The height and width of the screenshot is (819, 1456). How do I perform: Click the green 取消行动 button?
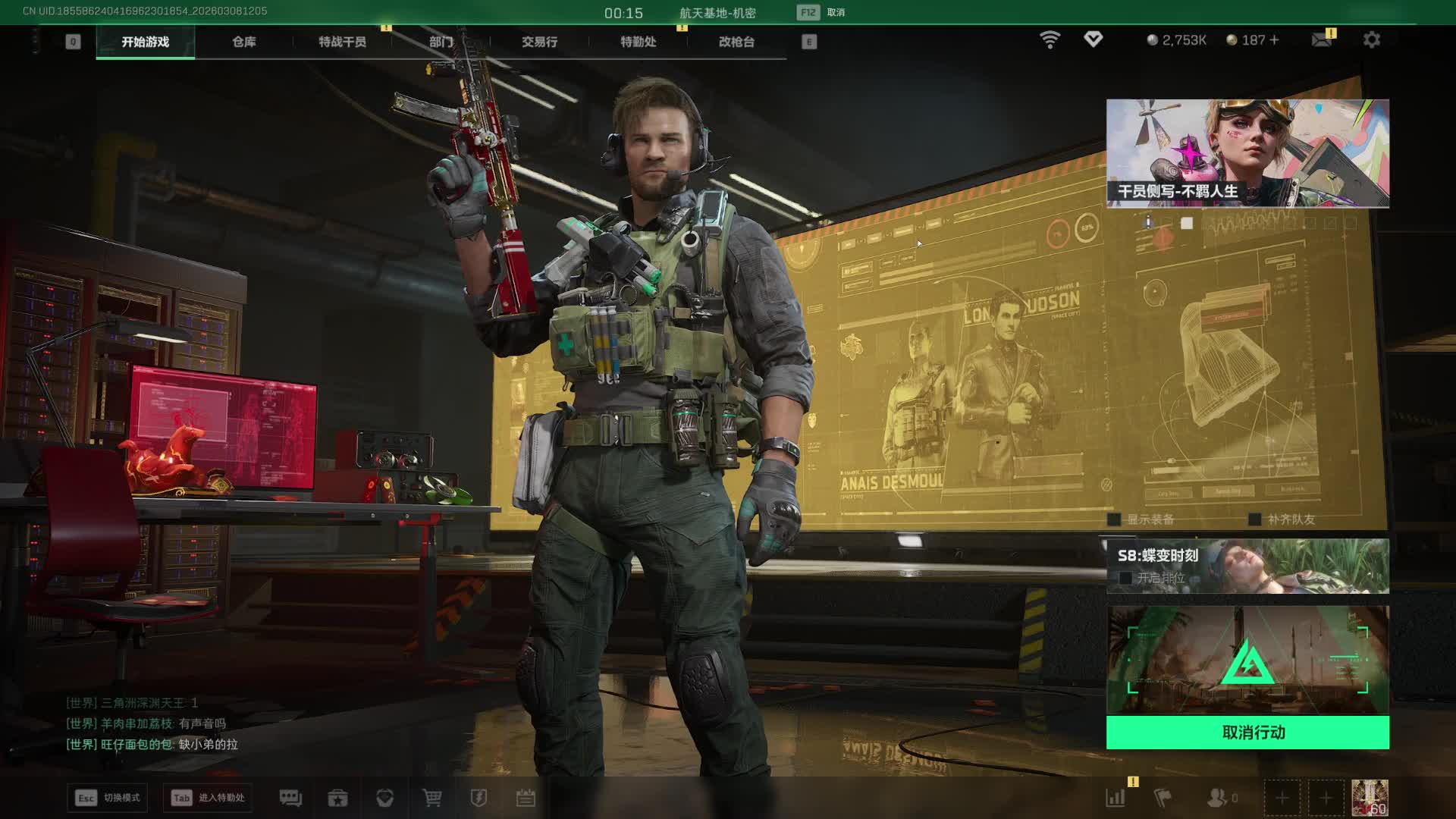[1247, 733]
